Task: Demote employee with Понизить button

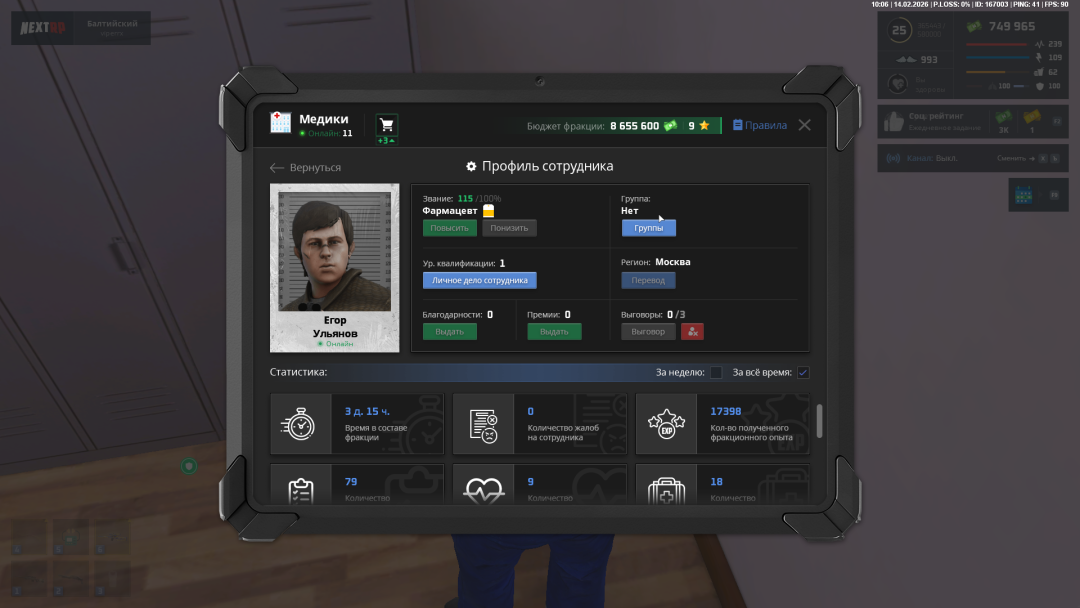Action: pyautogui.click(x=509, y=228)
